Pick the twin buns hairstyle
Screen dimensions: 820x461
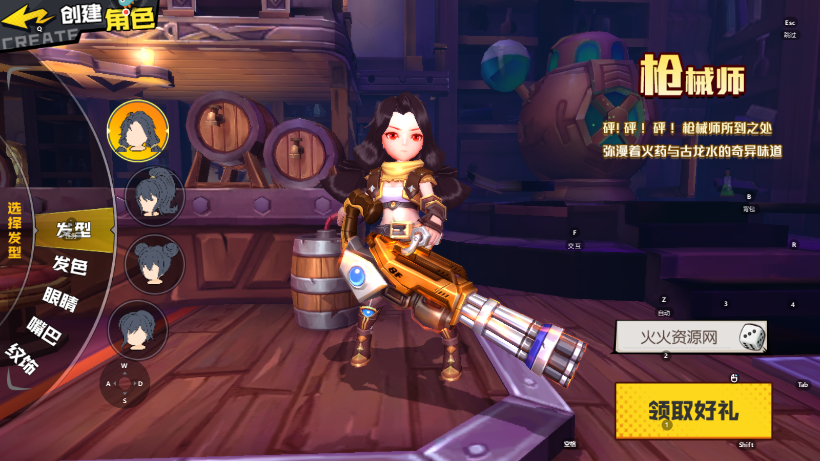[x=154, y=263]
